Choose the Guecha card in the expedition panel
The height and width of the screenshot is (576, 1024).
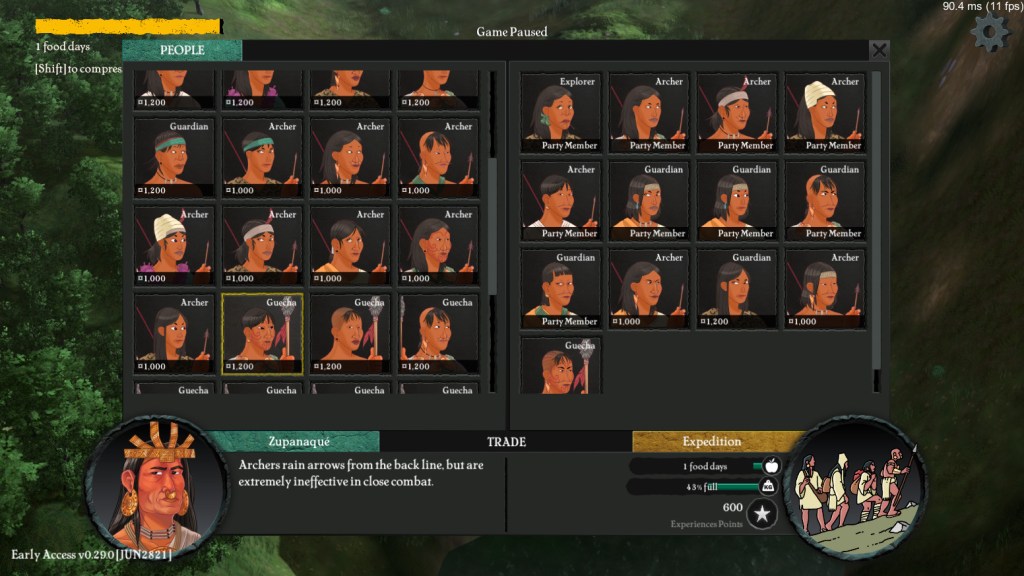[x=560, y=365]
